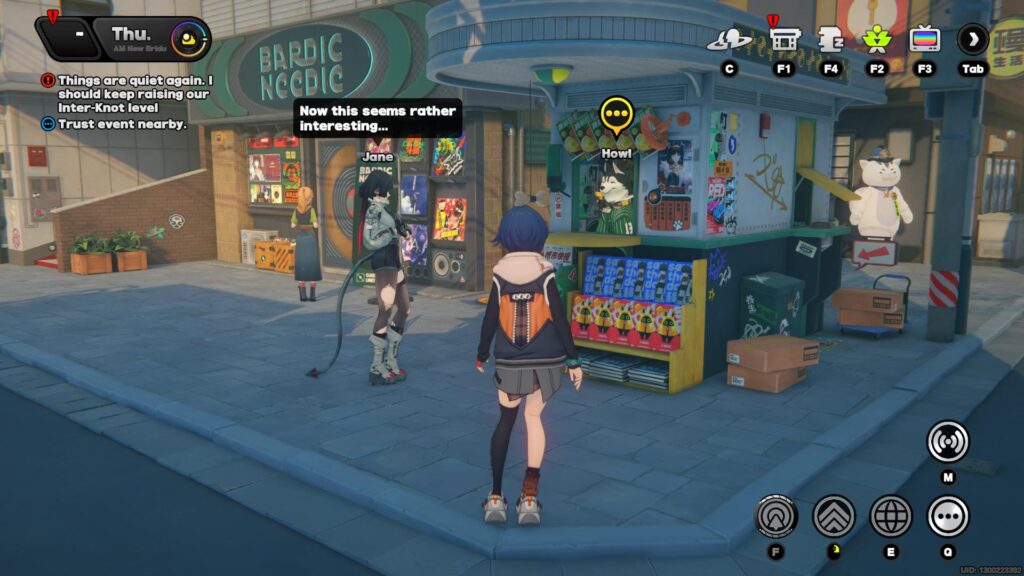The width and height of the screenshot is (1024, 576).
Task: Open the storefront icon with red alert
Action: click(785, 41)
